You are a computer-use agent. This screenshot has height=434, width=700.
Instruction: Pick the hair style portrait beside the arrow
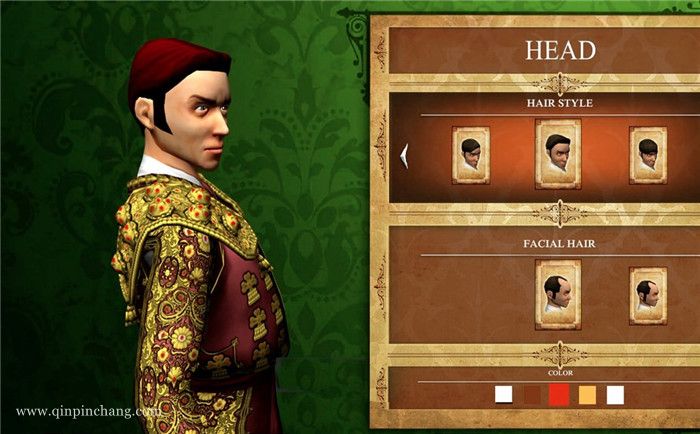tap(471, 154)
